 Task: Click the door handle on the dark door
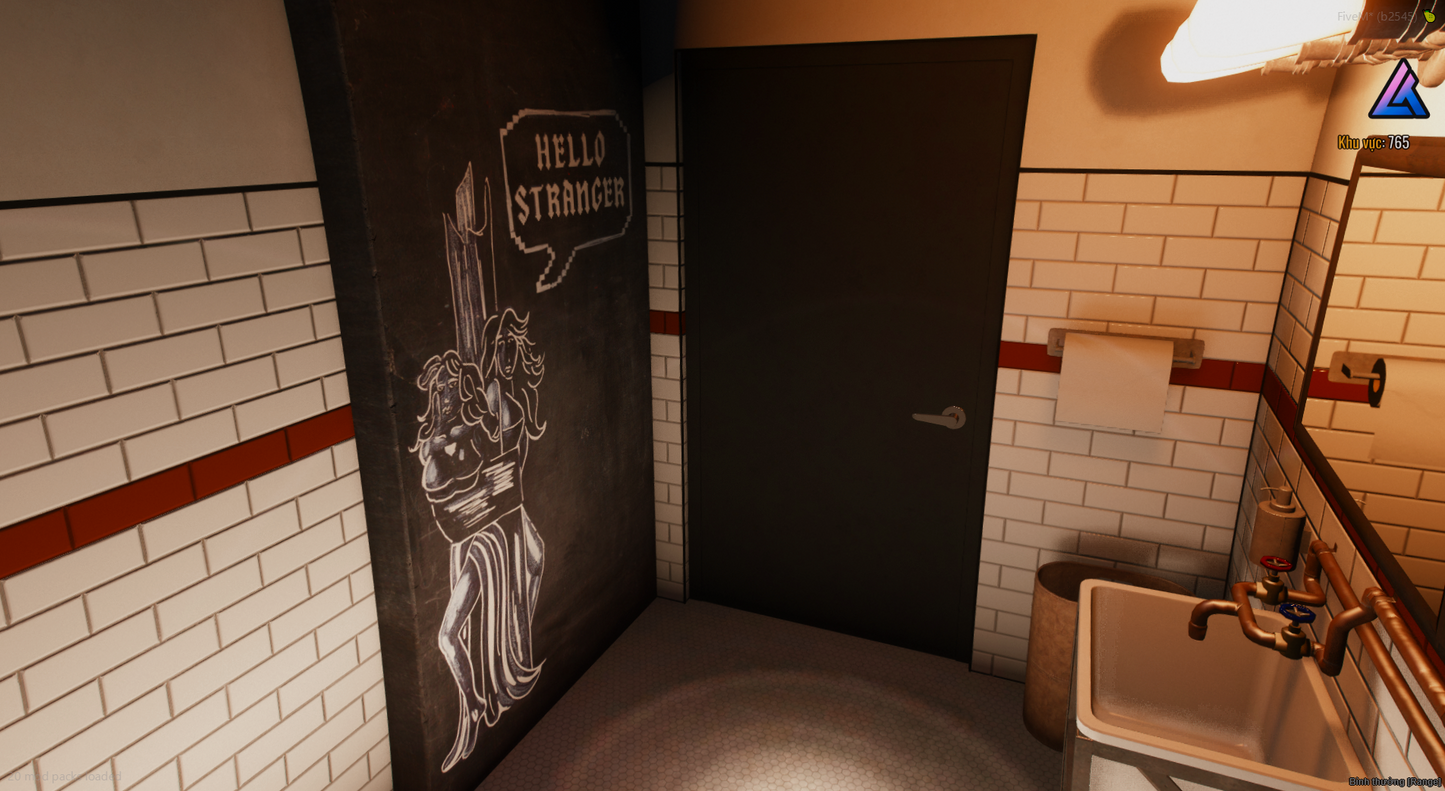938,416
